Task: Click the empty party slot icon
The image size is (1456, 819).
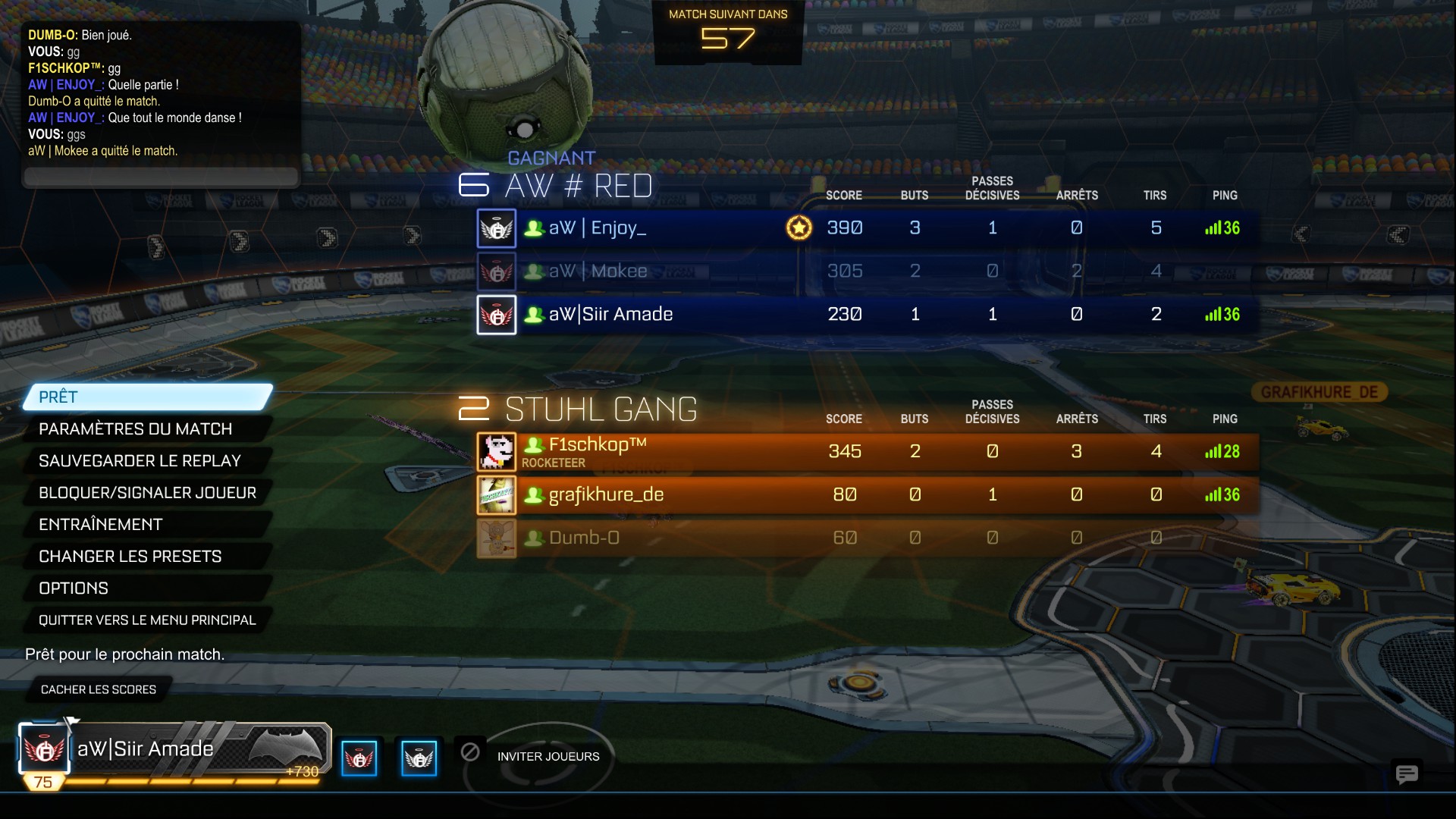Action: [x=470, y=752]
